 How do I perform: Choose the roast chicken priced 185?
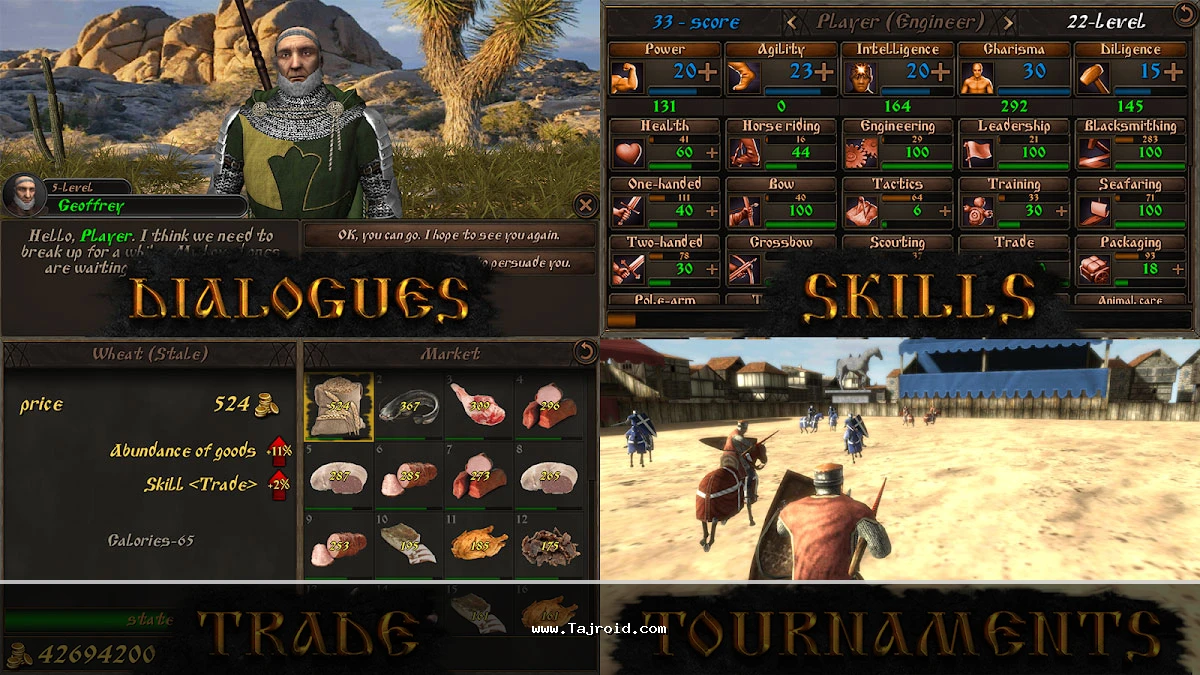479,544
